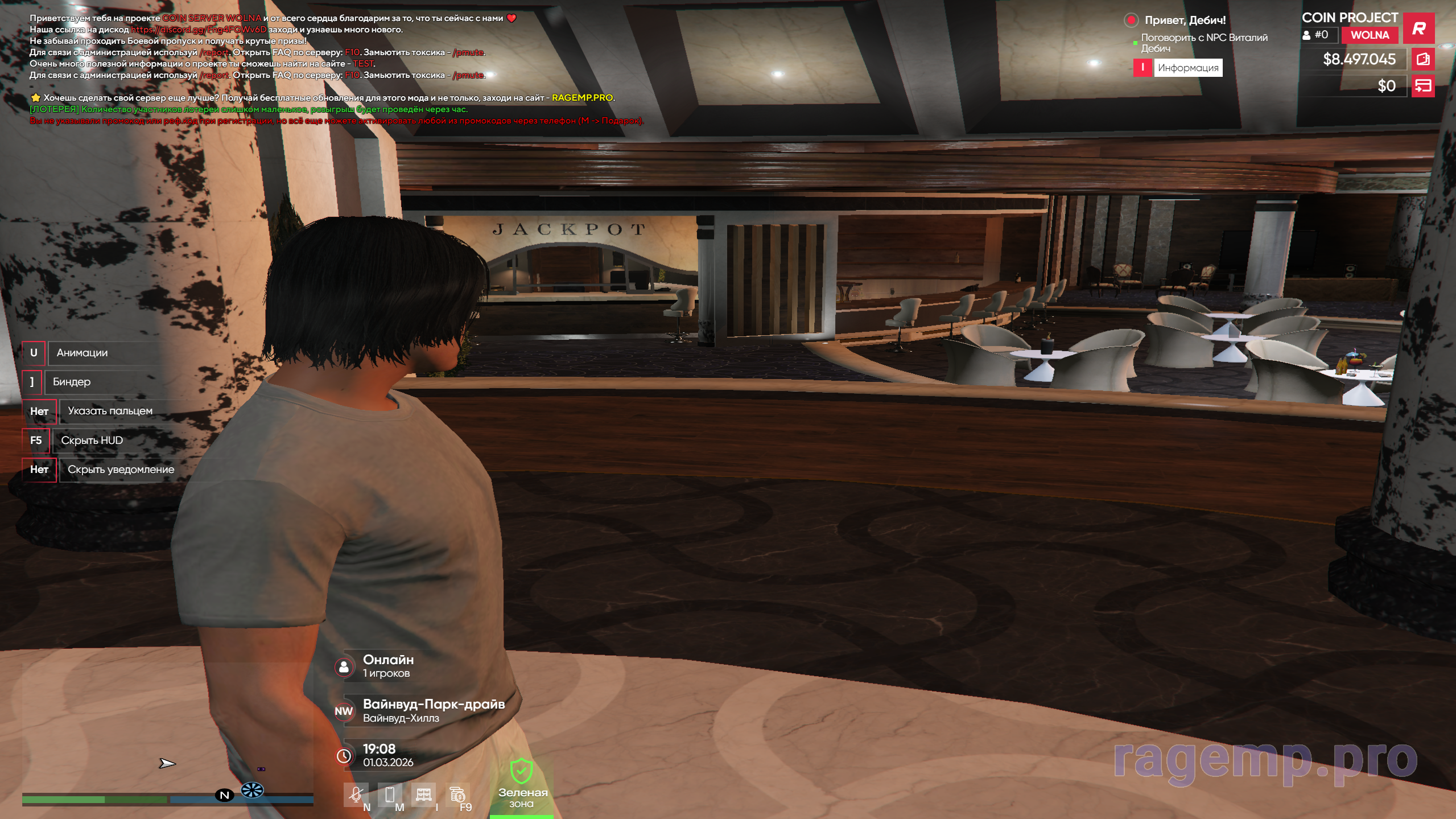This screenshot has height=819, width=1456.
Task: Open the coin stack donate icon
Action: (x=457, y=794)
